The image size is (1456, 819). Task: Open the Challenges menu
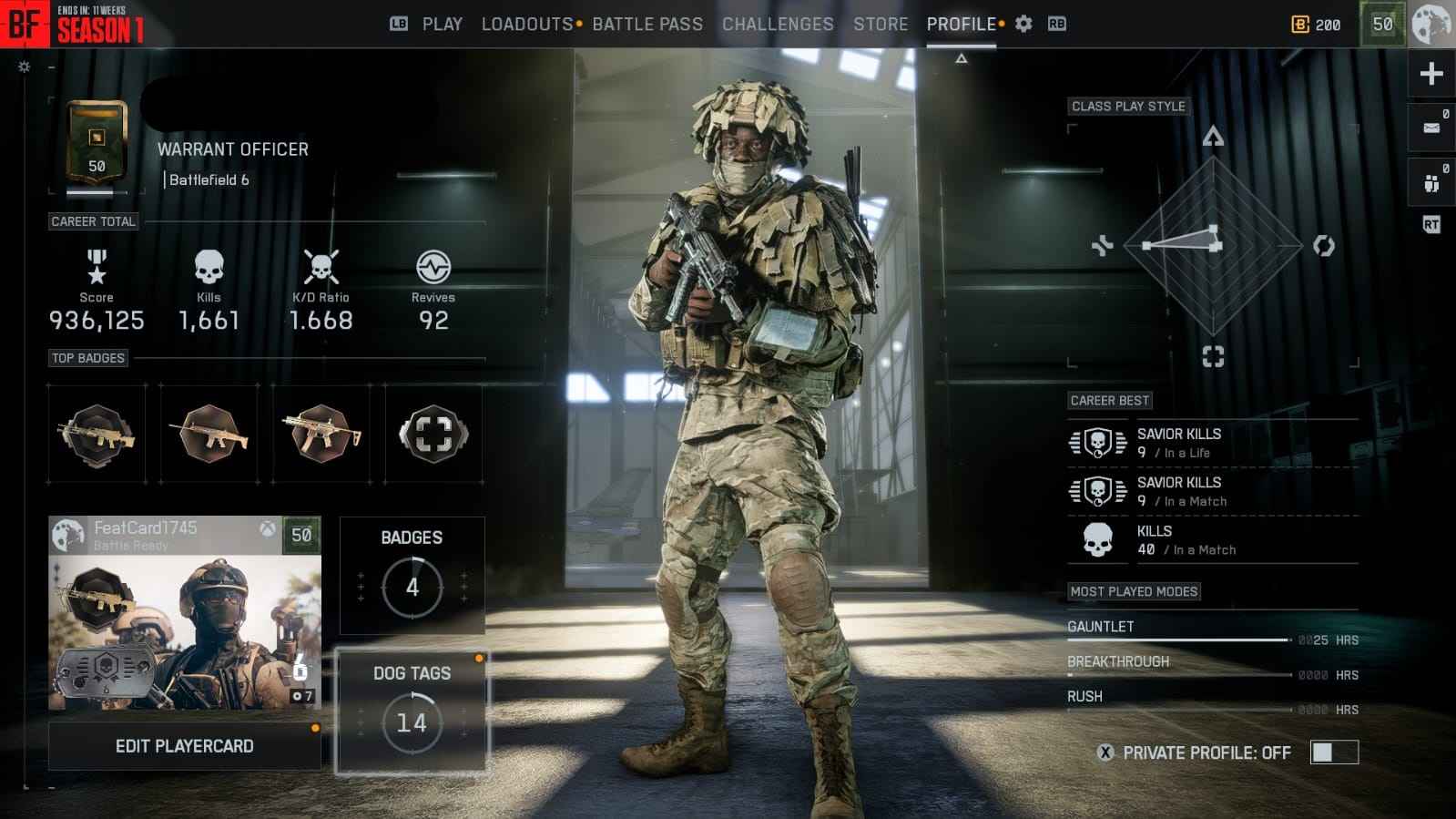778,24
